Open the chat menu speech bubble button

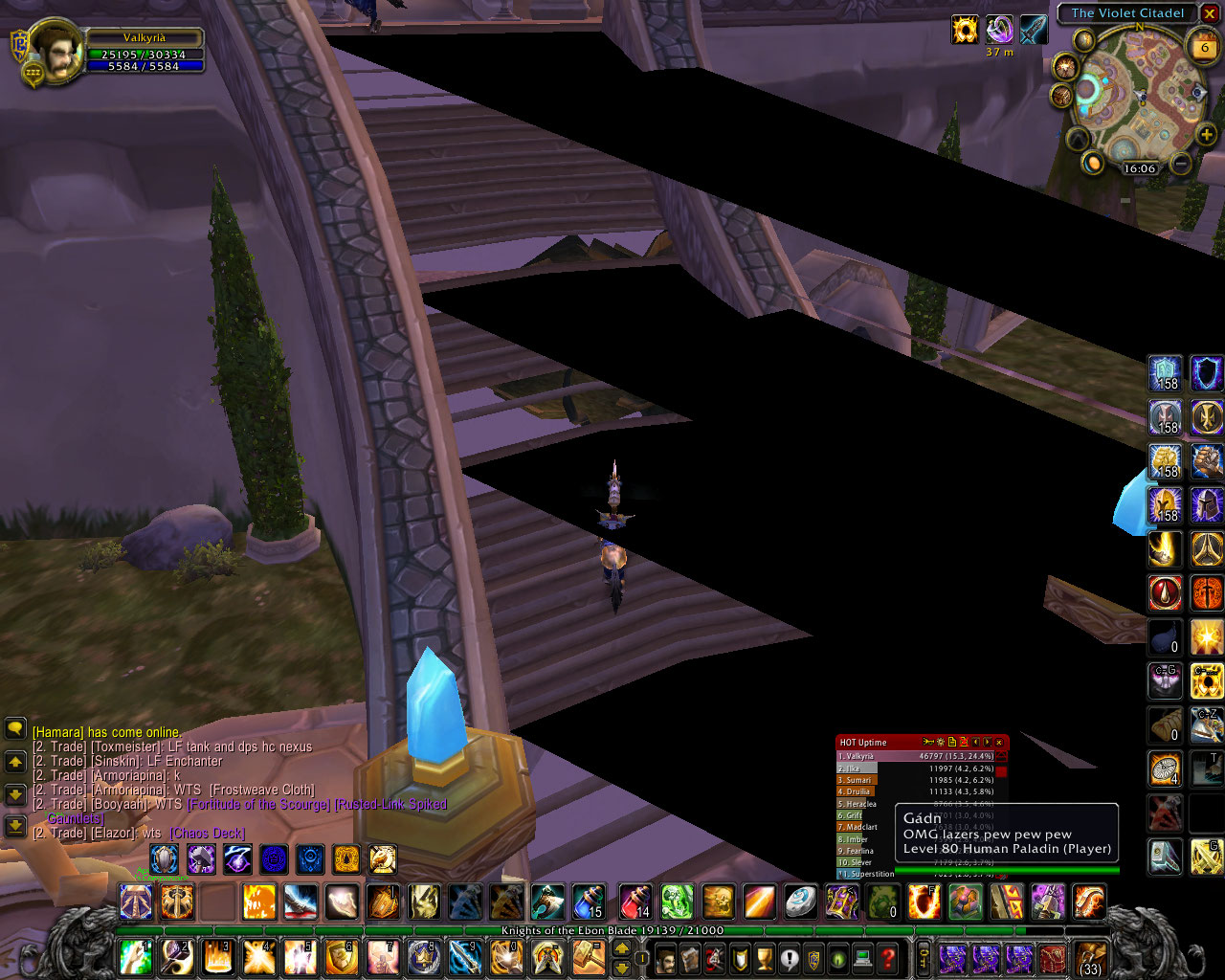click(15, 729)
